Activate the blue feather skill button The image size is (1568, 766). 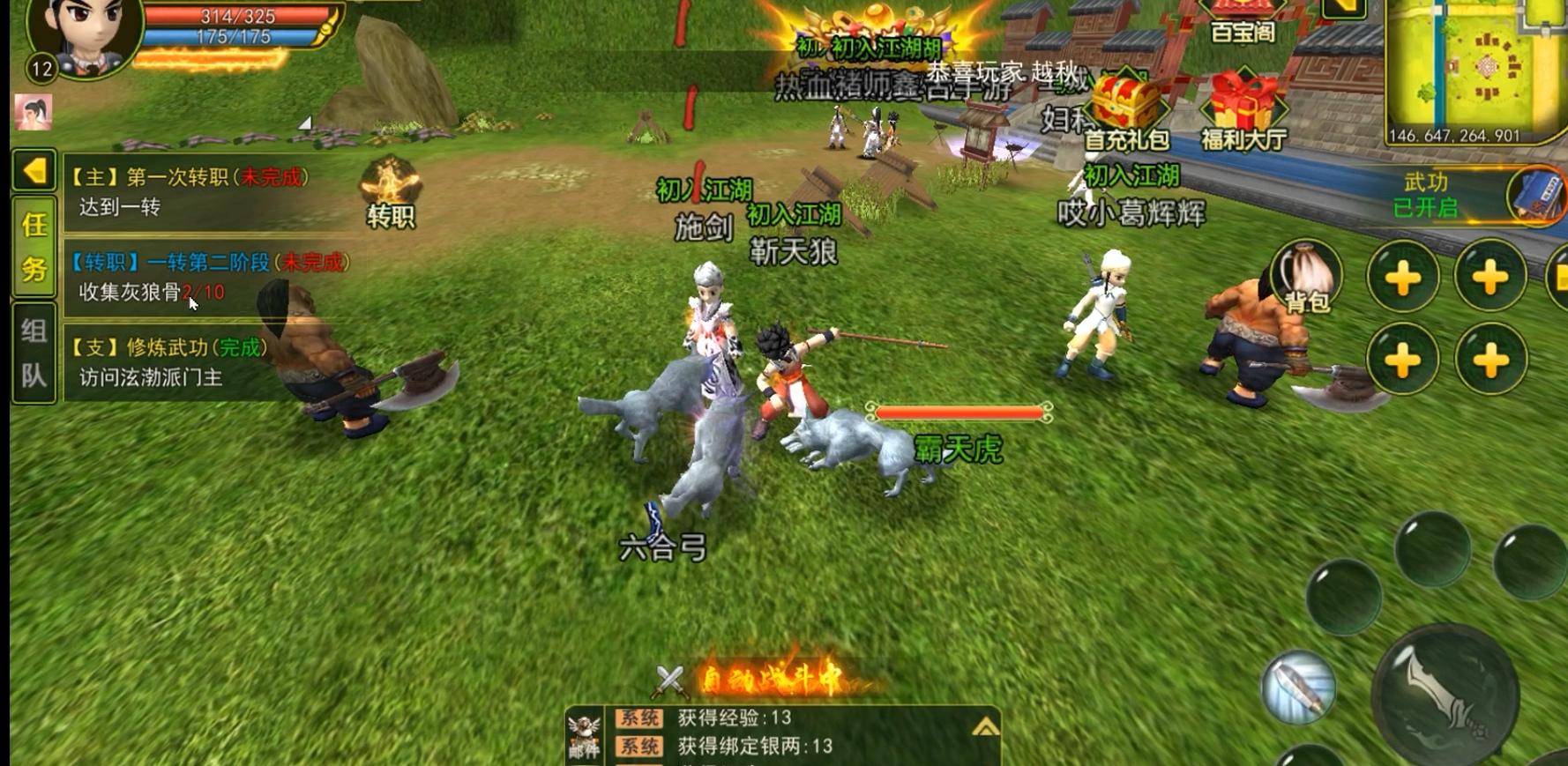click(x=1297, y=688)
